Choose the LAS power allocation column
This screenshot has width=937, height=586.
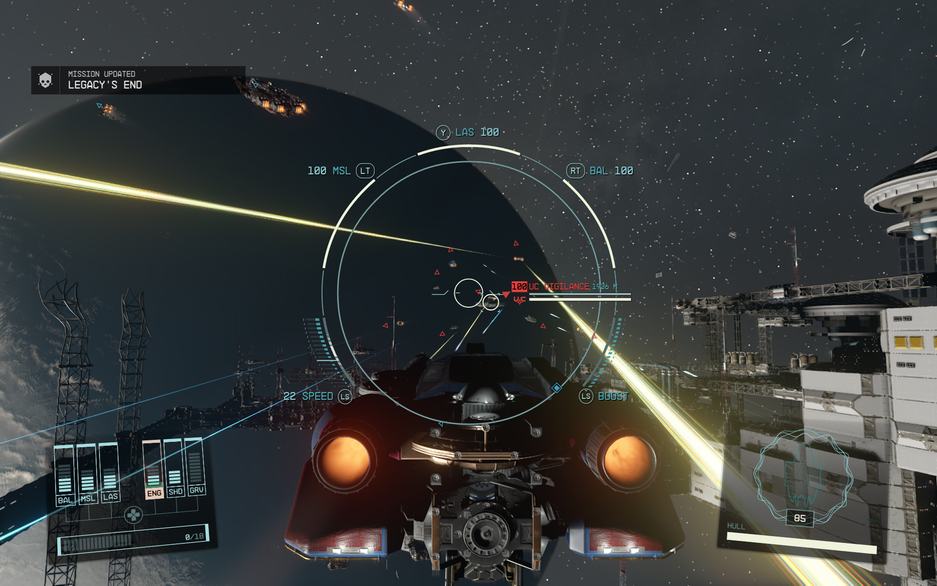coord(109,470)
